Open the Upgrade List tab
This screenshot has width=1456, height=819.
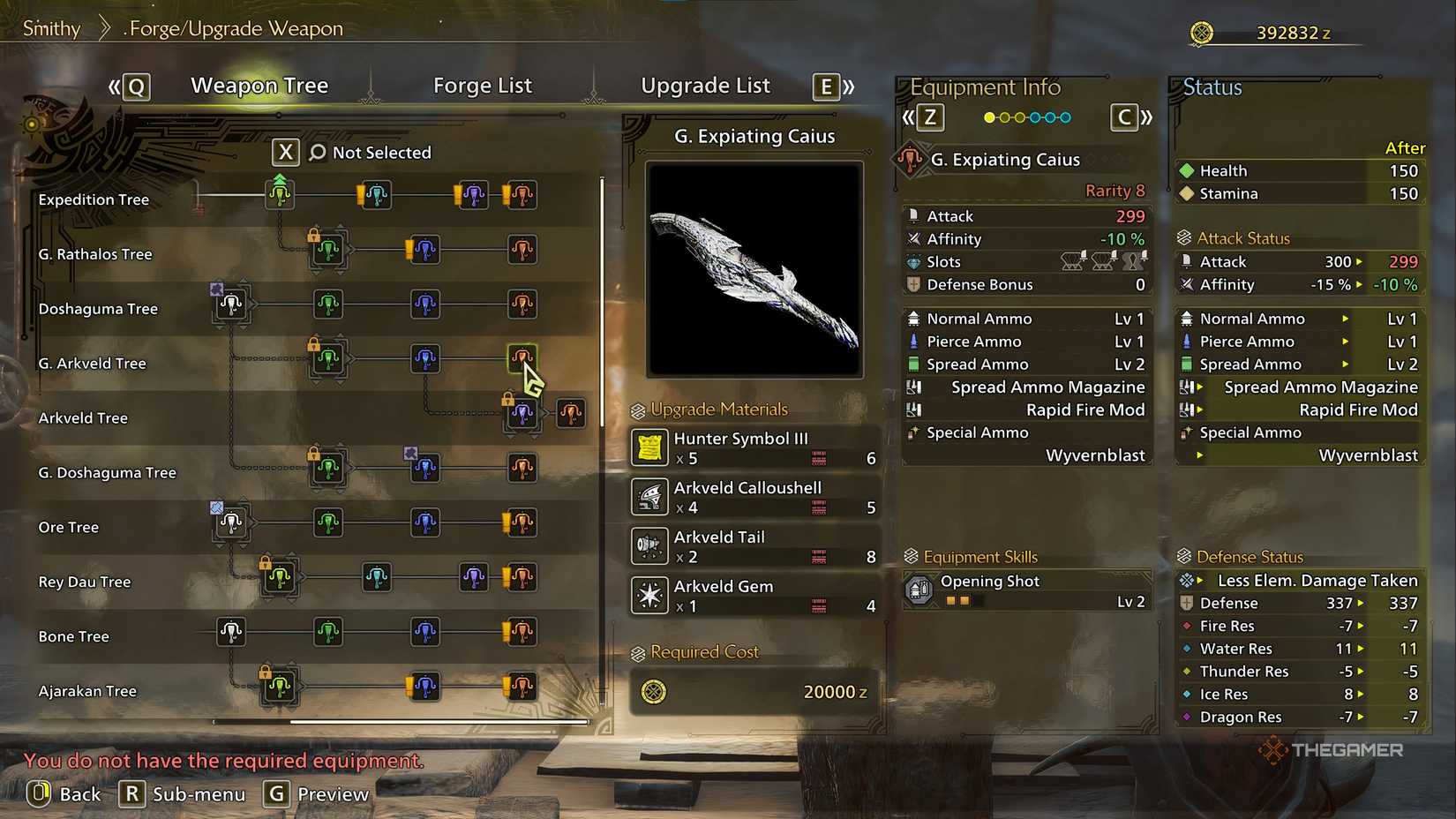(705, 85)
